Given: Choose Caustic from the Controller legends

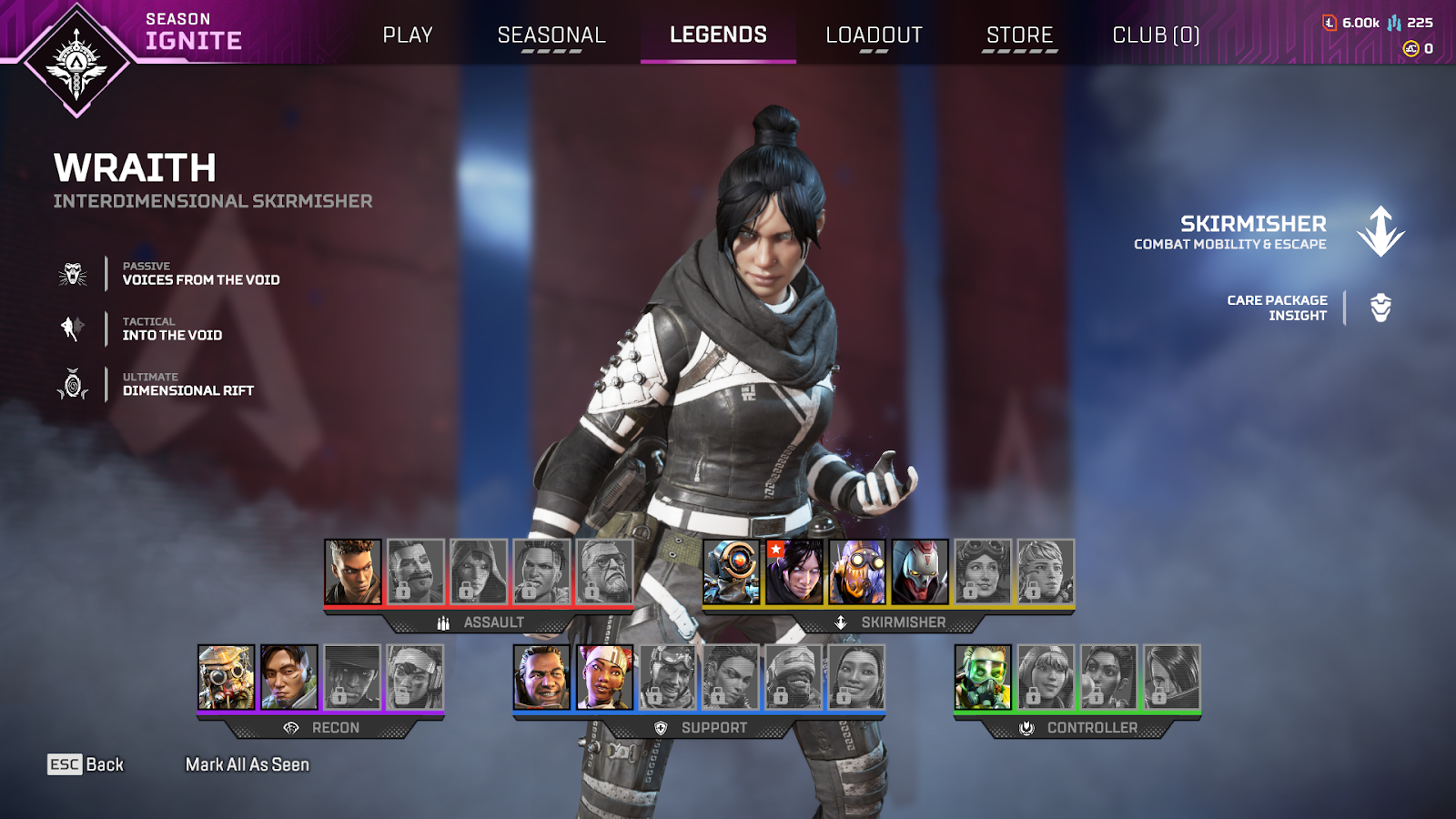Looking at the screenshot, I should (983, 677).
